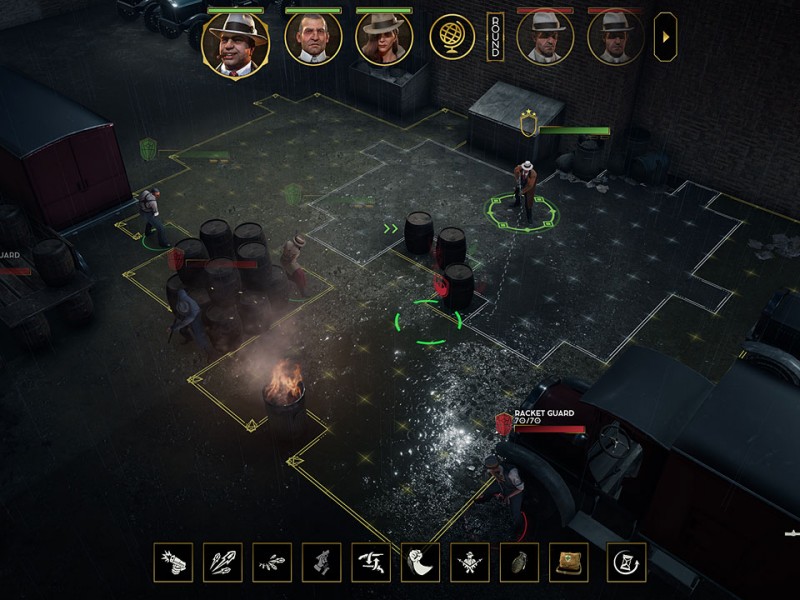The image size is (800, 600).
Task: Select the hand-holding-pistol ability
Action: pos(322,562)
